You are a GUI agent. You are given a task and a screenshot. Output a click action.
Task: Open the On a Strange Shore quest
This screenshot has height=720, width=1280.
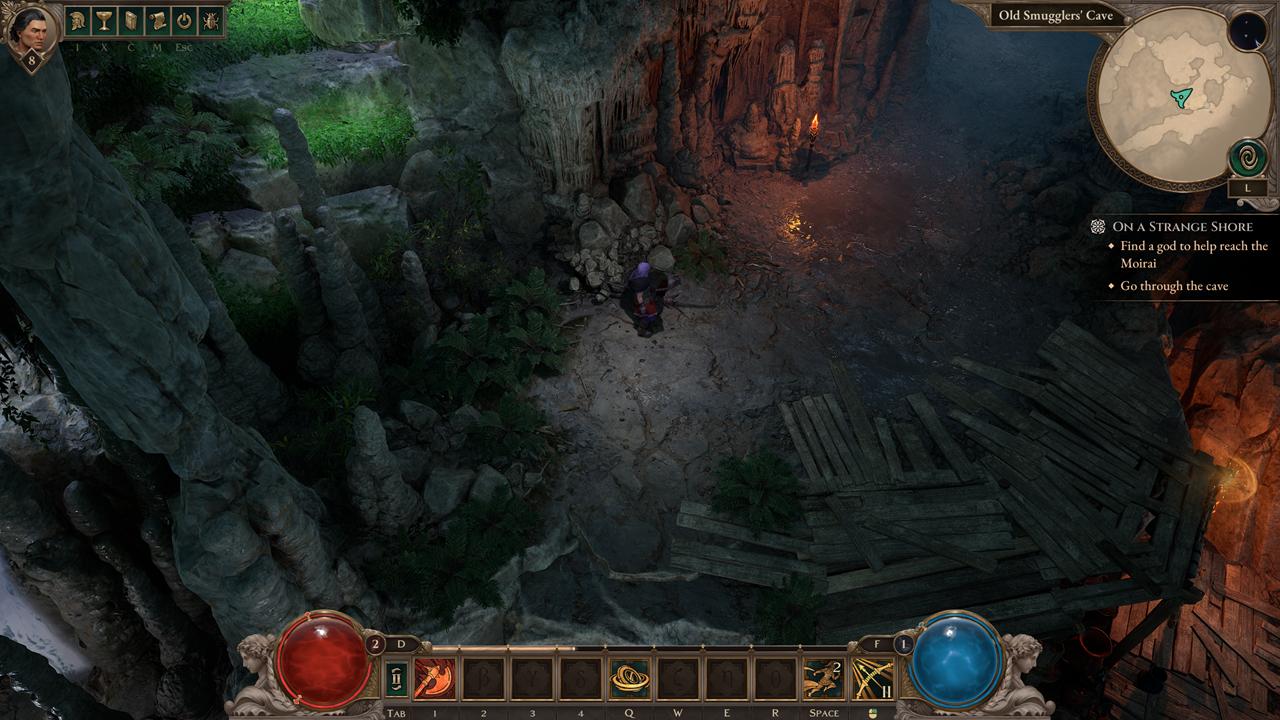click(1181, 227)
